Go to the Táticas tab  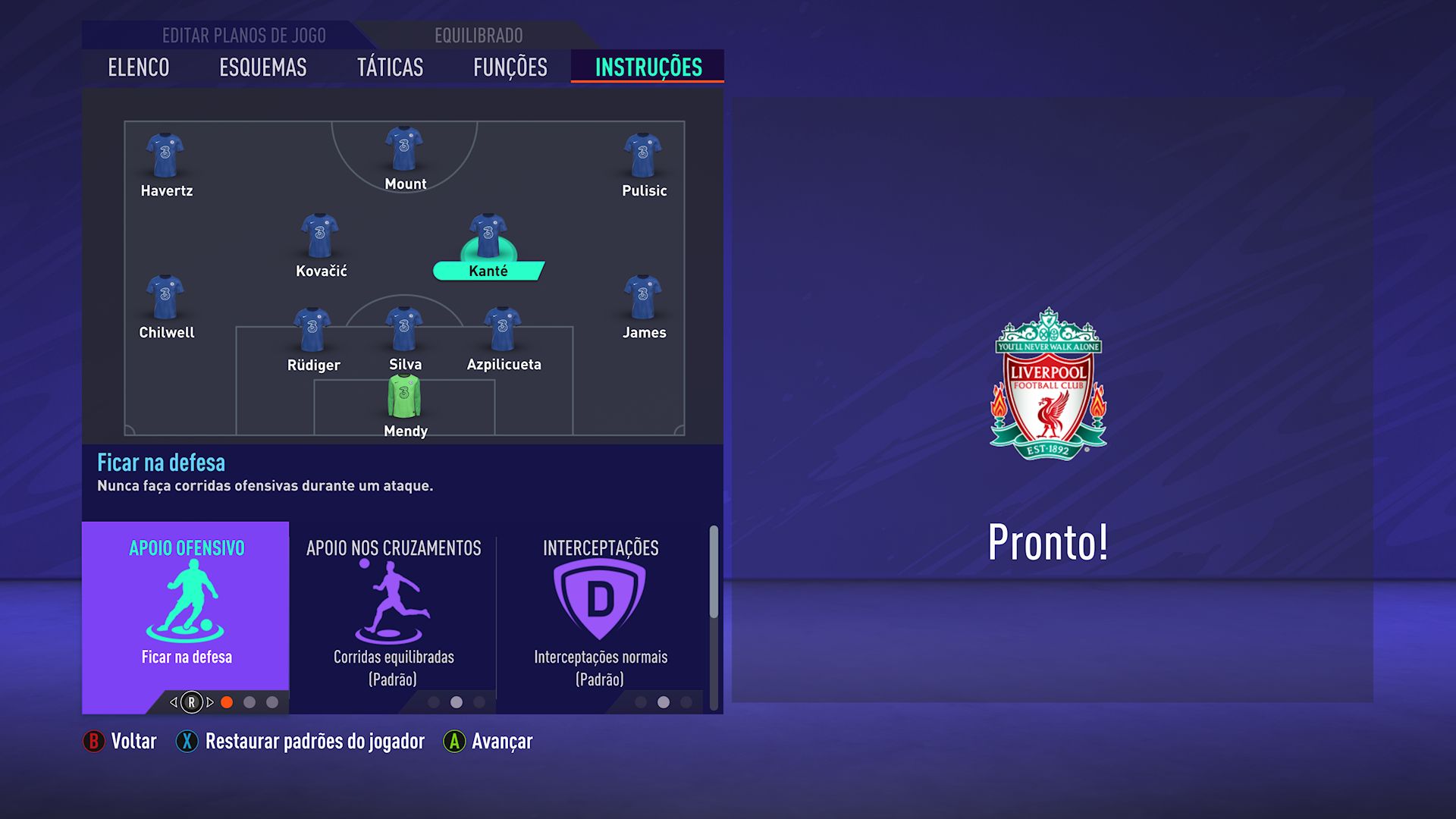390,67
